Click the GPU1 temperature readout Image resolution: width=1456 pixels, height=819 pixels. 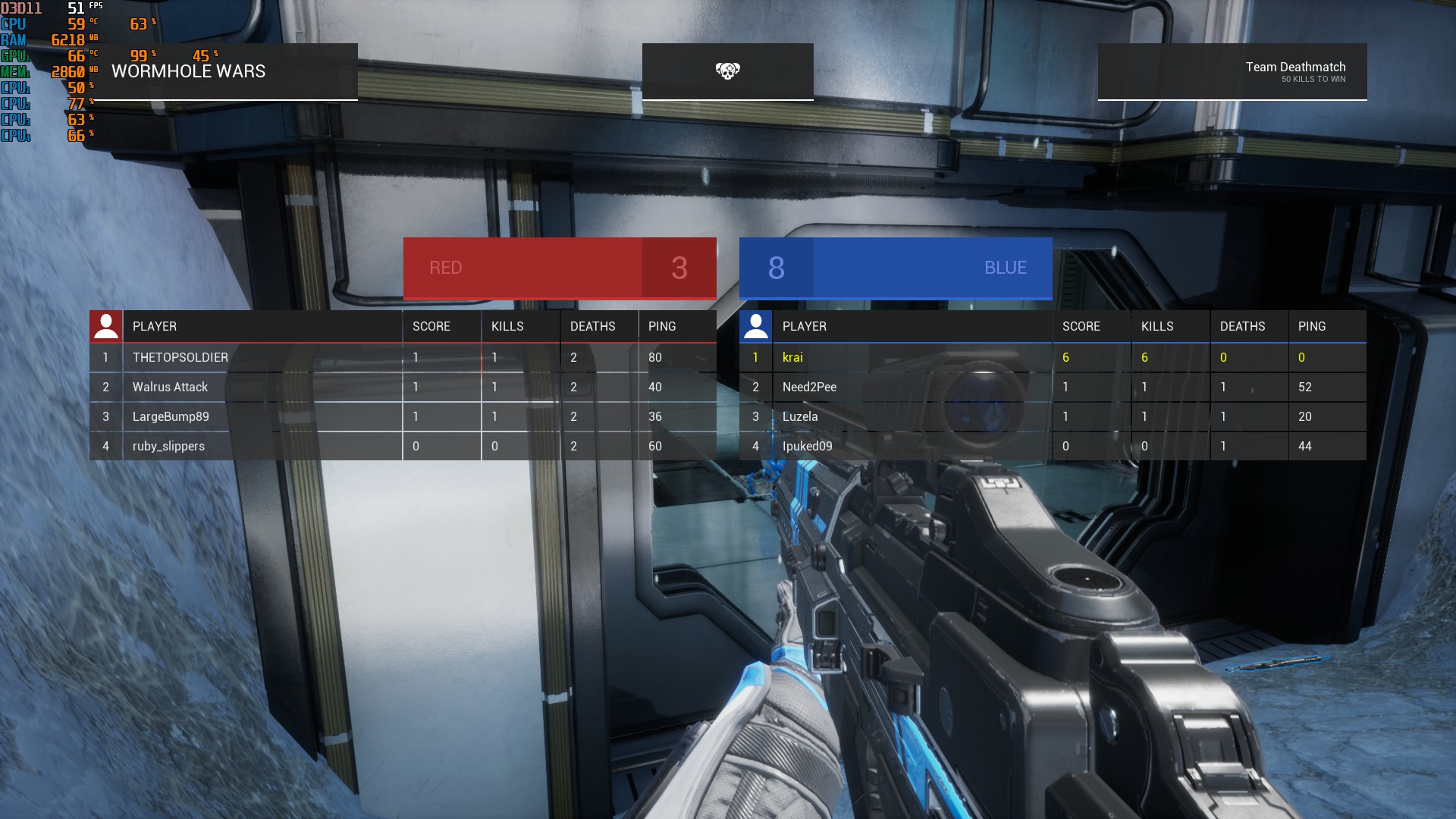tap(74, 55)
